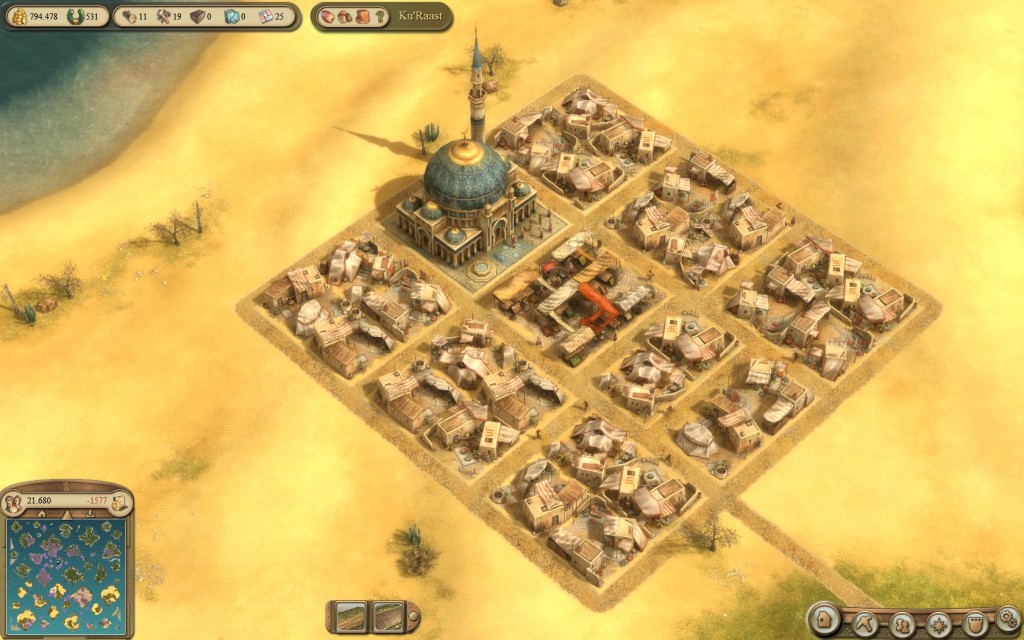Click the Ku'Raast island name
The width and height of the screenshot is (1024, 640).
pos(423,17)
